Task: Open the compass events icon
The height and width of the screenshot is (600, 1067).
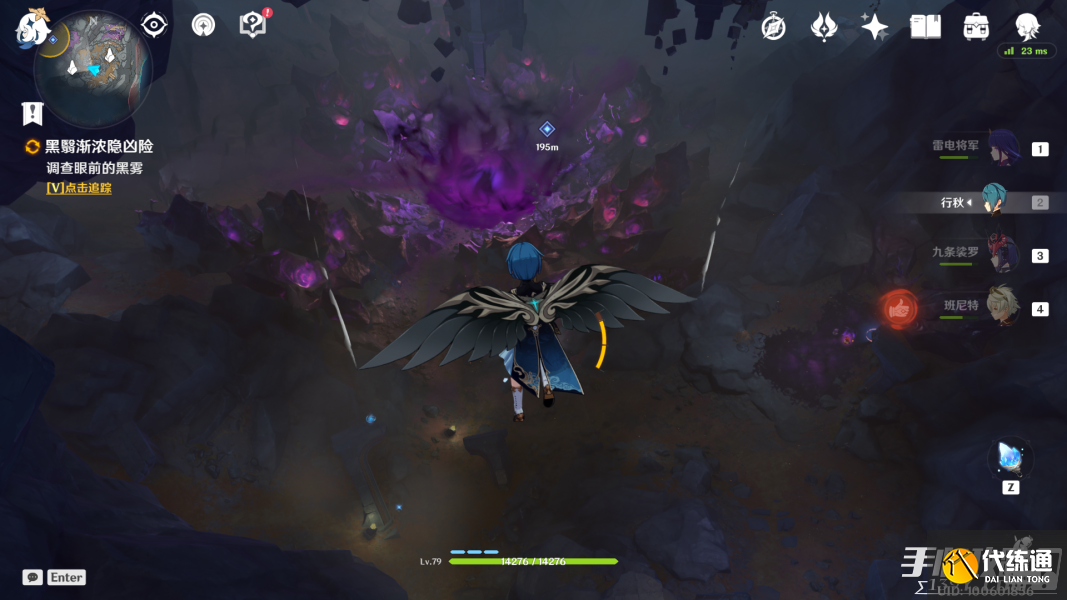Action: 773,27
